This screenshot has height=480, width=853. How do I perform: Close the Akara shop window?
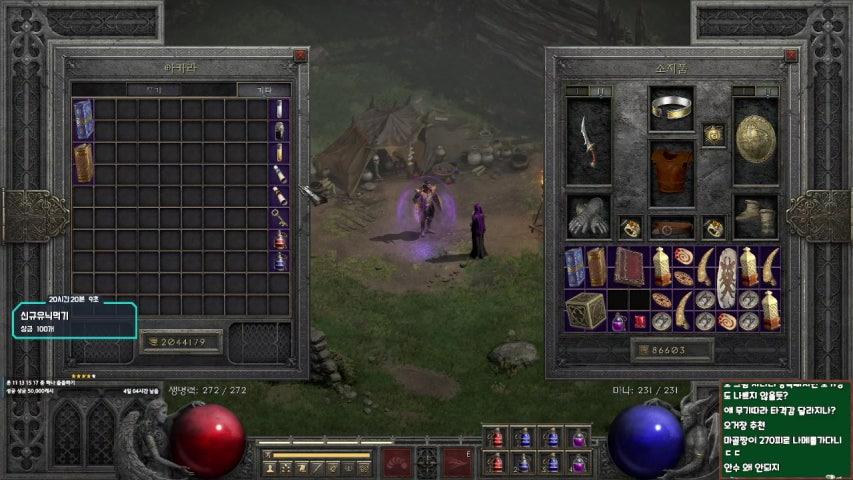pyautogui.click(x=298, y=57)
